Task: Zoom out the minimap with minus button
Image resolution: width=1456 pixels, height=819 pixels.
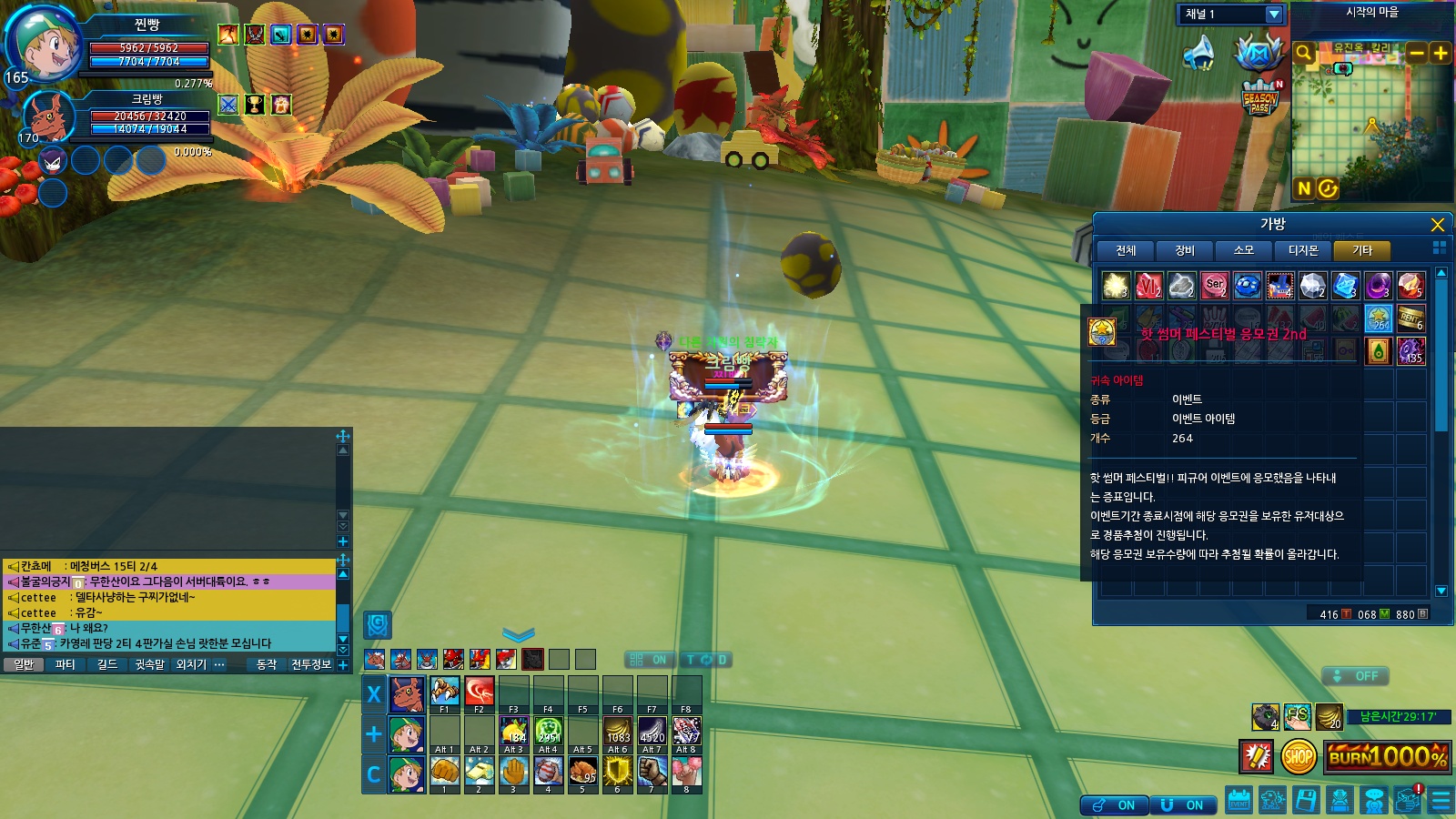Action: point(1416,53)
